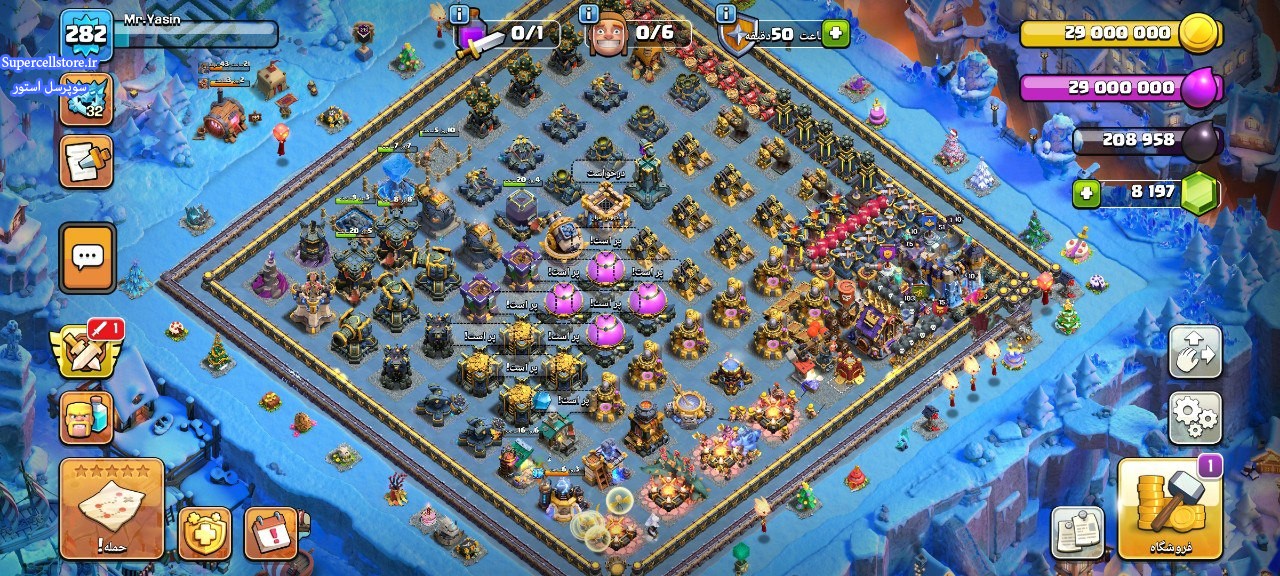1280x576 pixels.
Task: Add gems with the green plus button
Action: tap(1087, 193)
